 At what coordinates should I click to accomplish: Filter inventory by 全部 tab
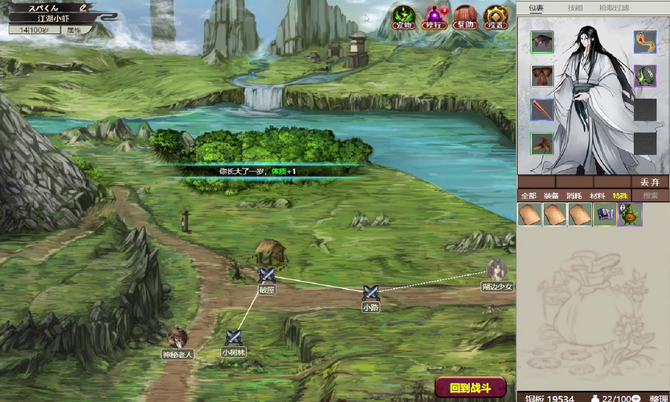point(530,195)
